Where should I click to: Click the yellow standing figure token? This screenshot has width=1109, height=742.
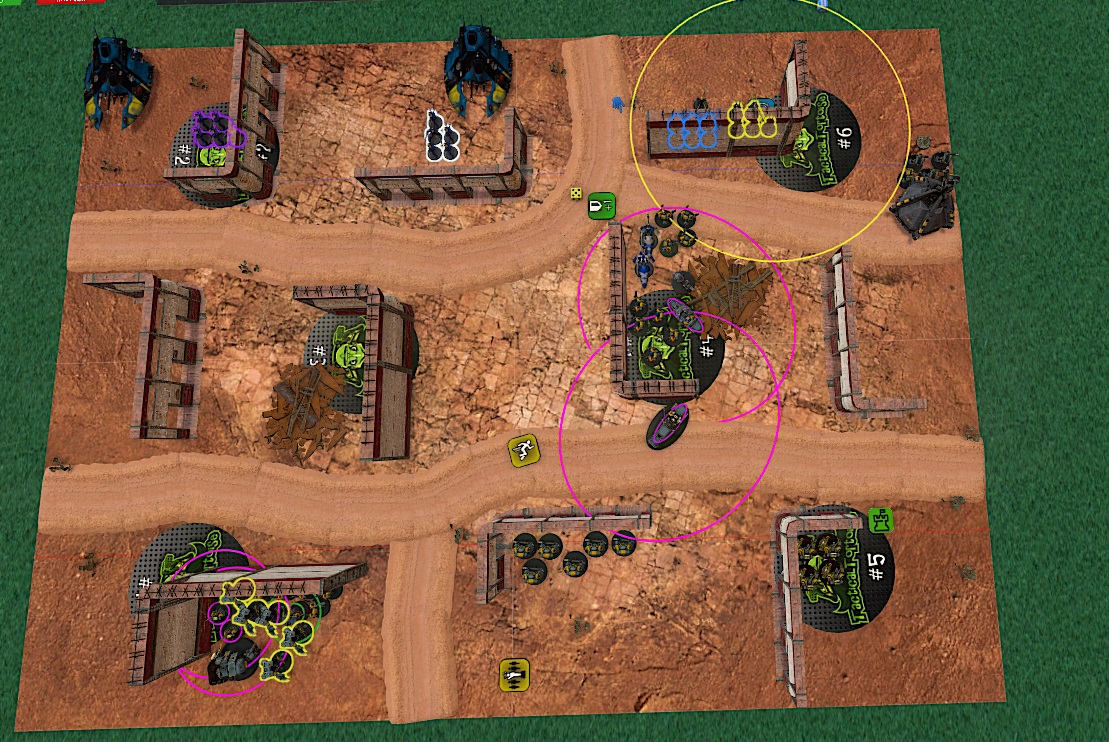(513, 674)
